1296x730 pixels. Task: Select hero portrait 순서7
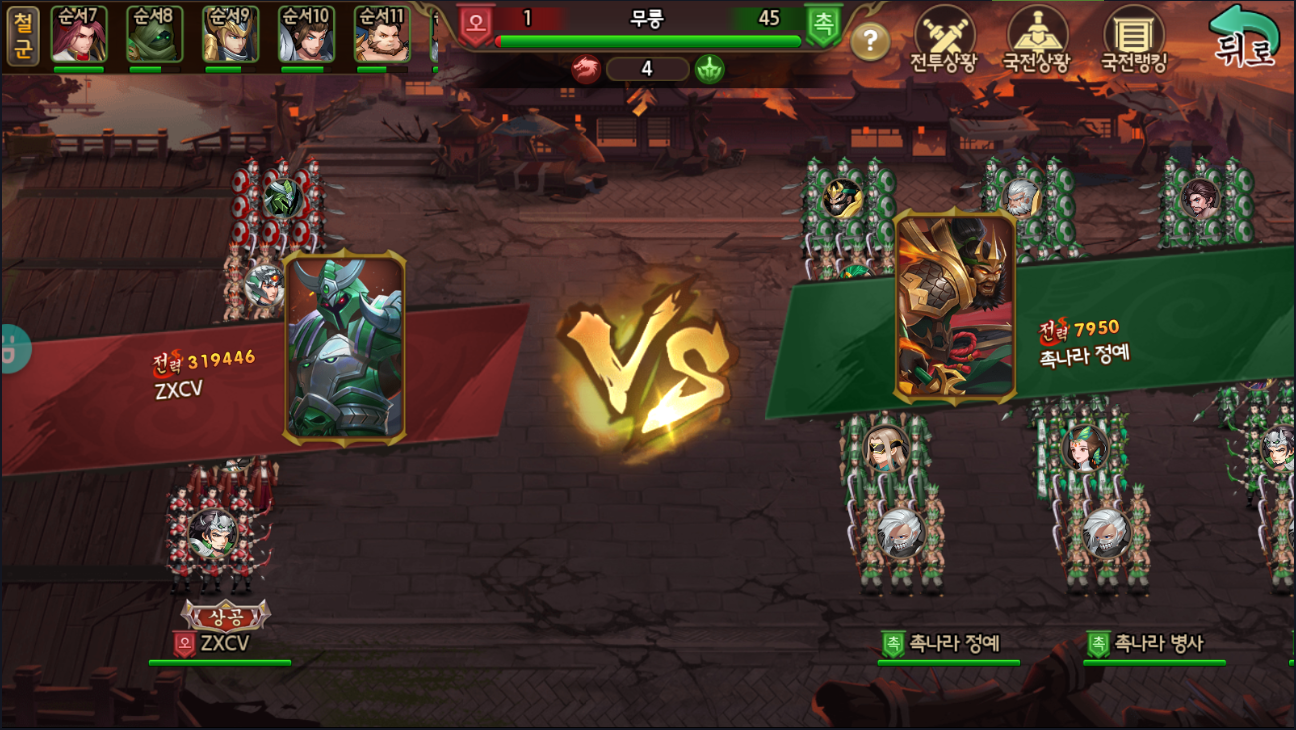81,35
